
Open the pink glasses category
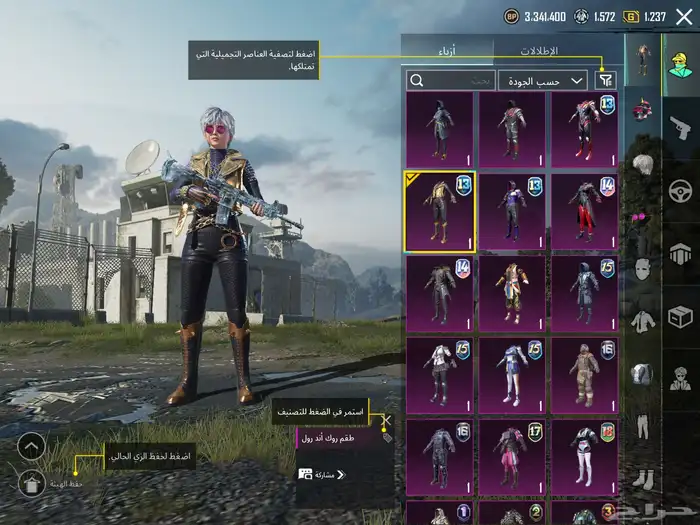(x=641, y=217)
